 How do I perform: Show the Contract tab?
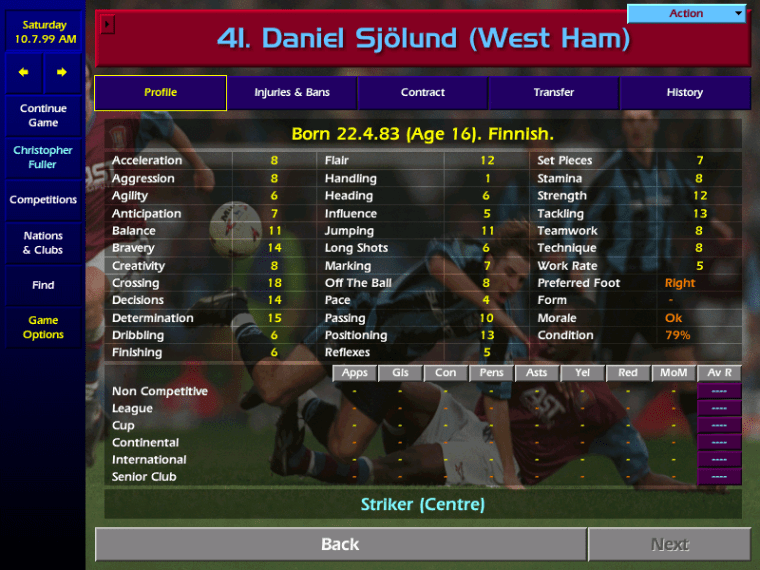pos(423,93)
